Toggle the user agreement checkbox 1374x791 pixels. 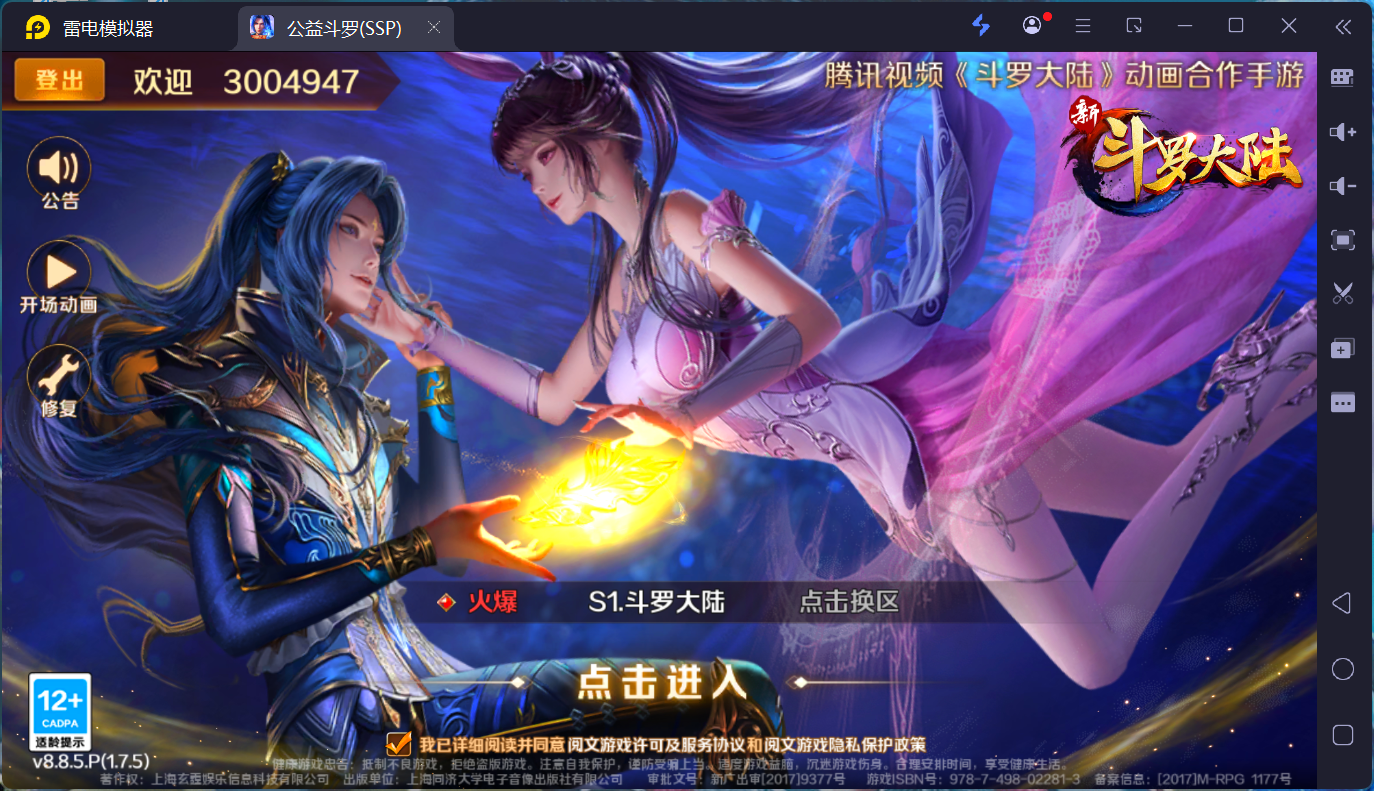tap(397, 744)
